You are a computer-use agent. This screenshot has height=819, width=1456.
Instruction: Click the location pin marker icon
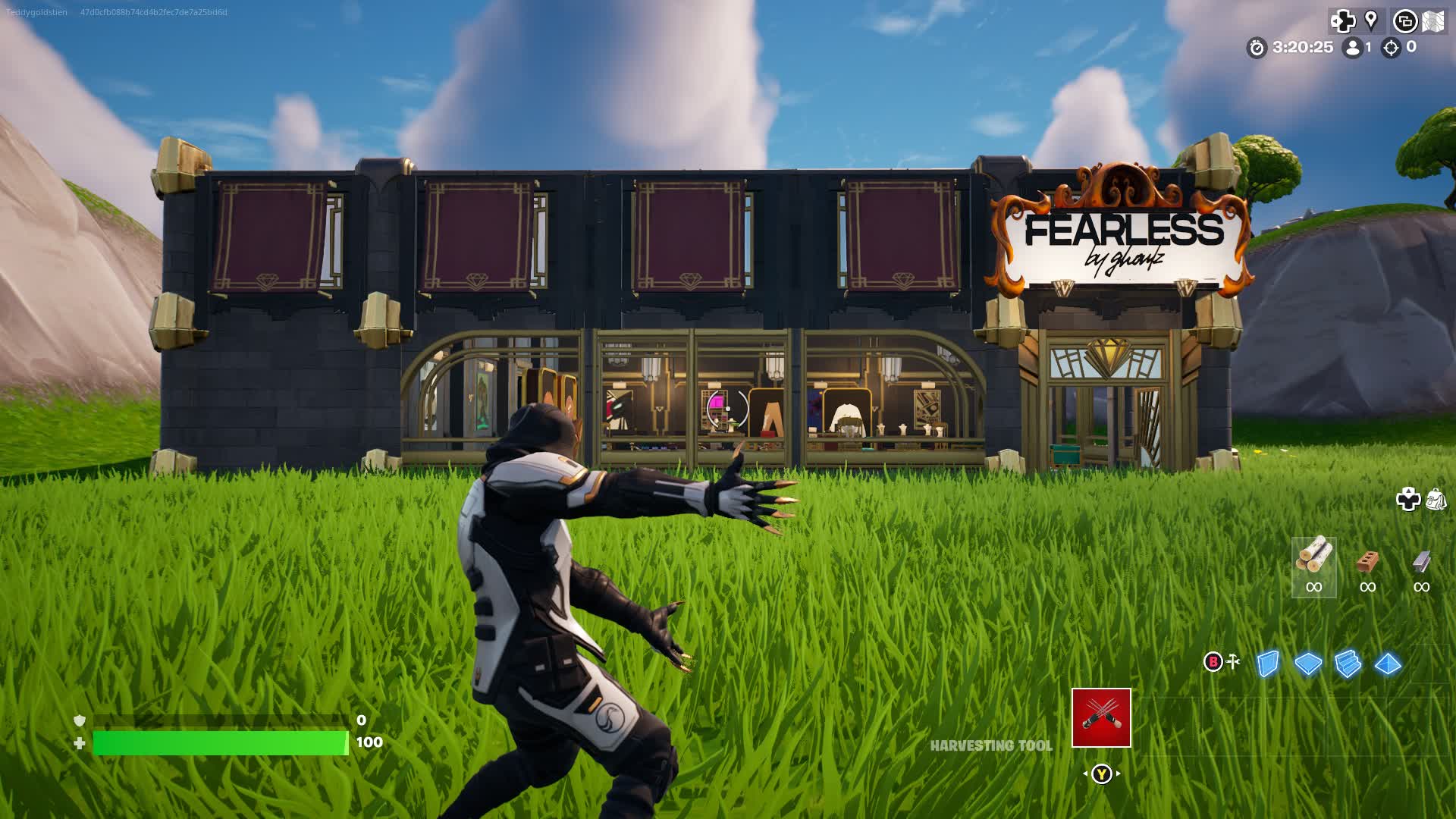click(1370, 20)
